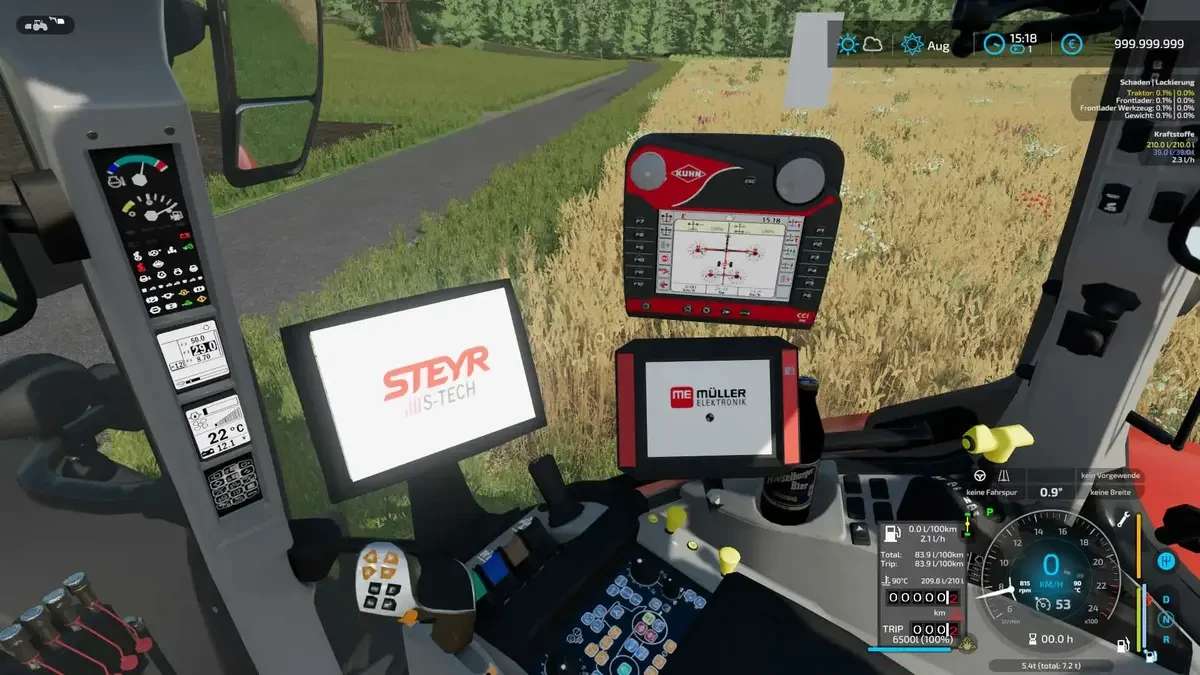Select the D drive gear indicator

[x=1165, y=599]
